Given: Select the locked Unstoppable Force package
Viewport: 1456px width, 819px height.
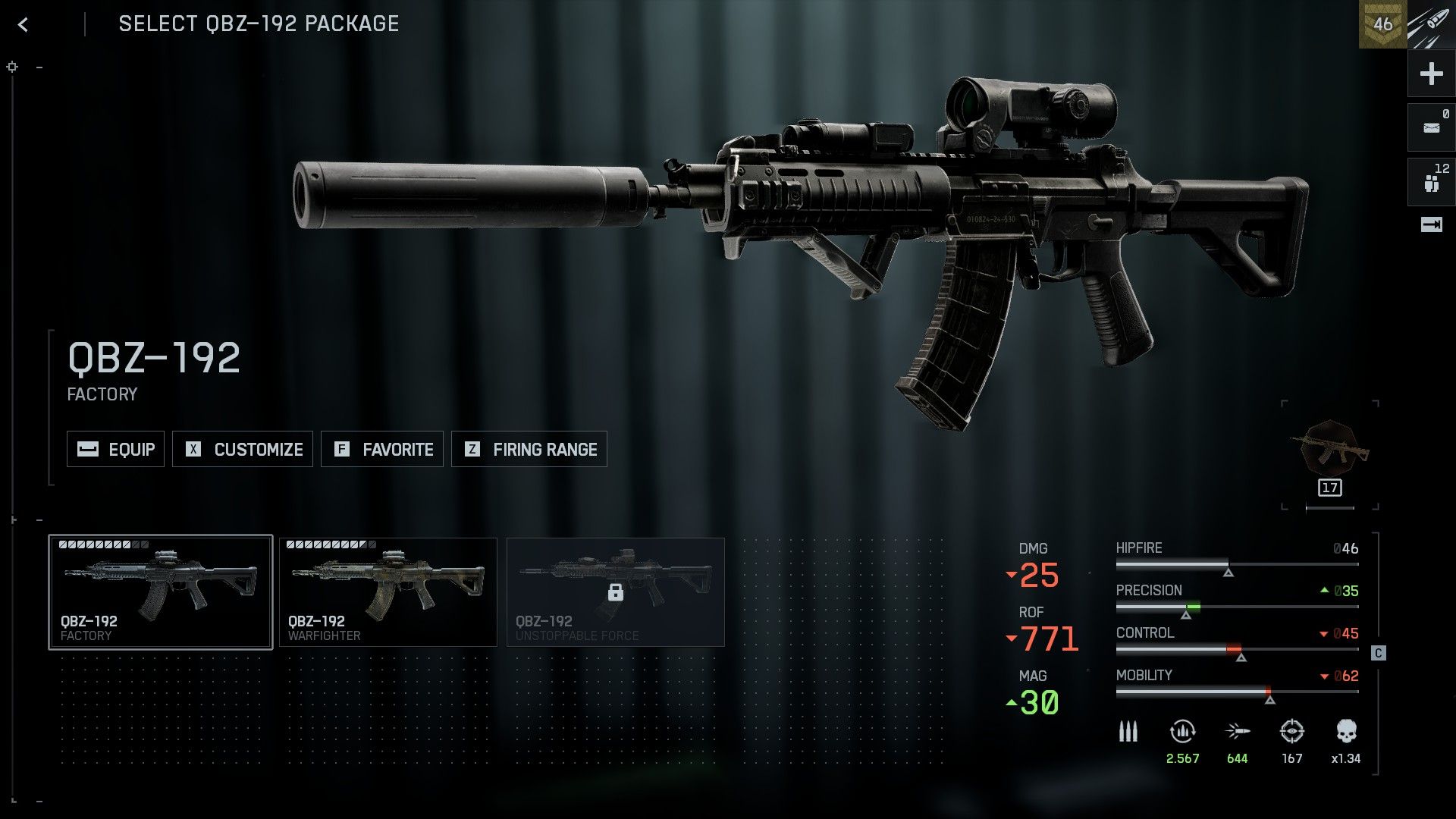Looking at the screenshot, I should click(x=616, y=592).
